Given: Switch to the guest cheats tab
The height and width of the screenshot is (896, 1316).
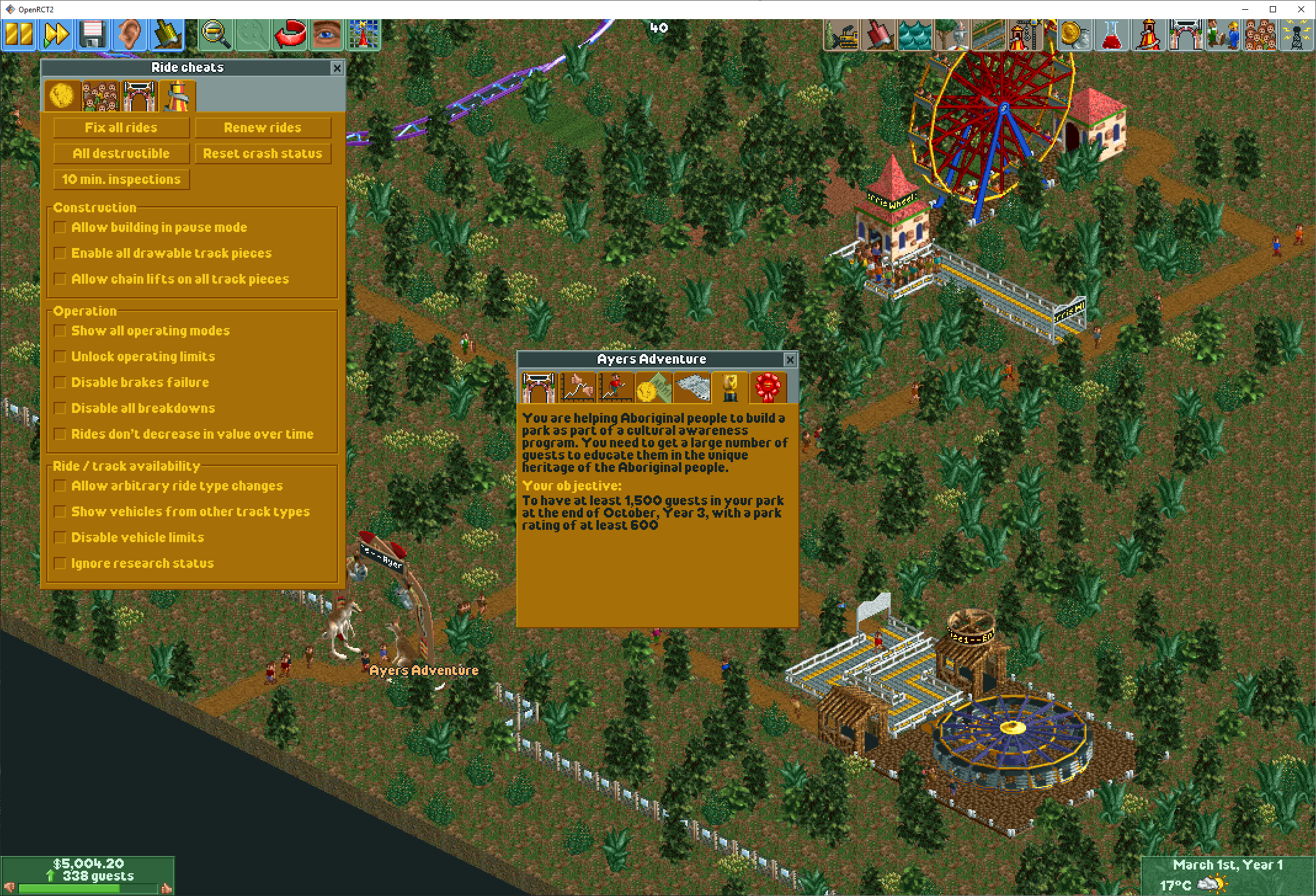Looking at the screenshot, I should (x=100, y=97).
